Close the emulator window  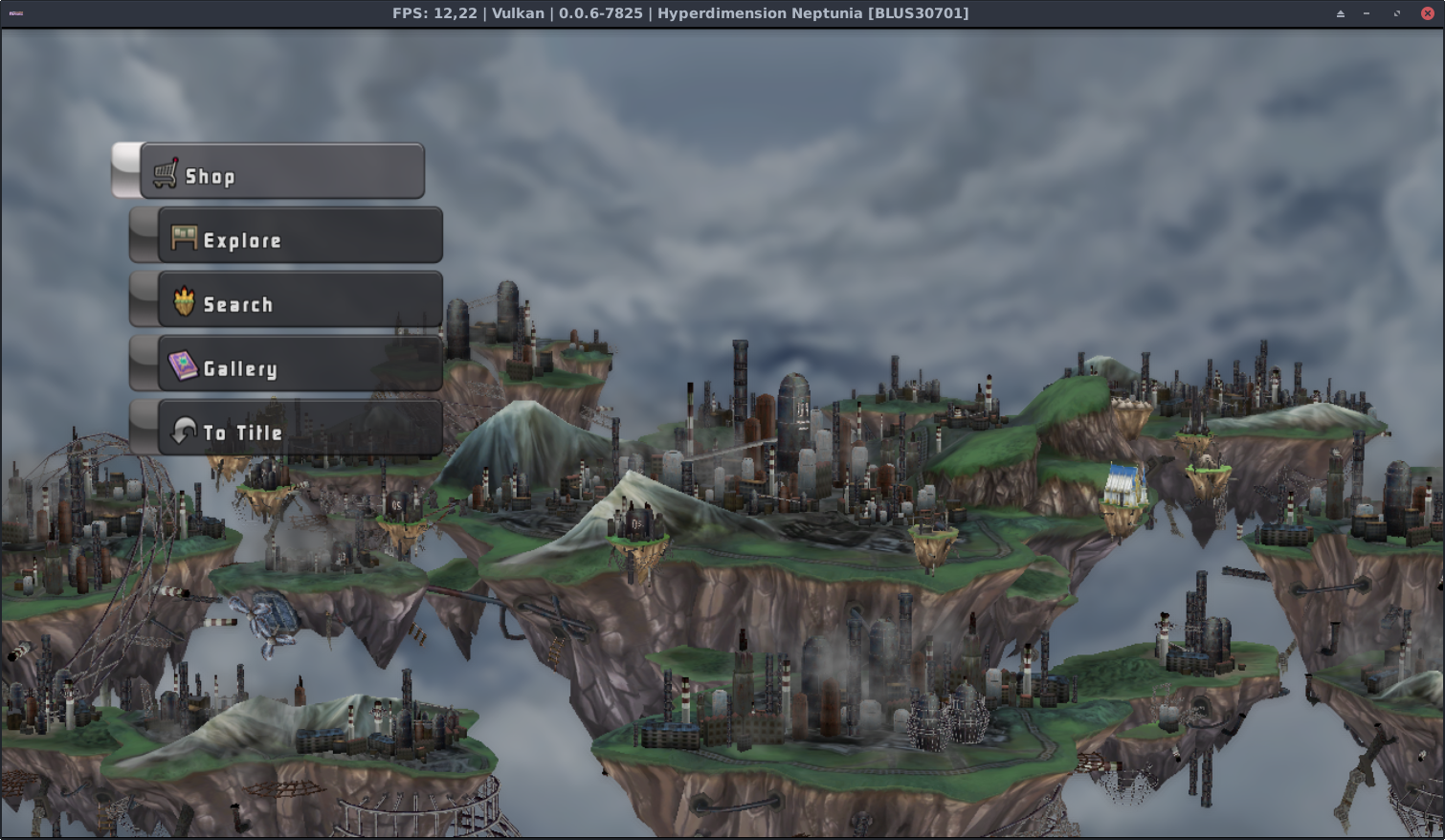[x=1427, y=13]
